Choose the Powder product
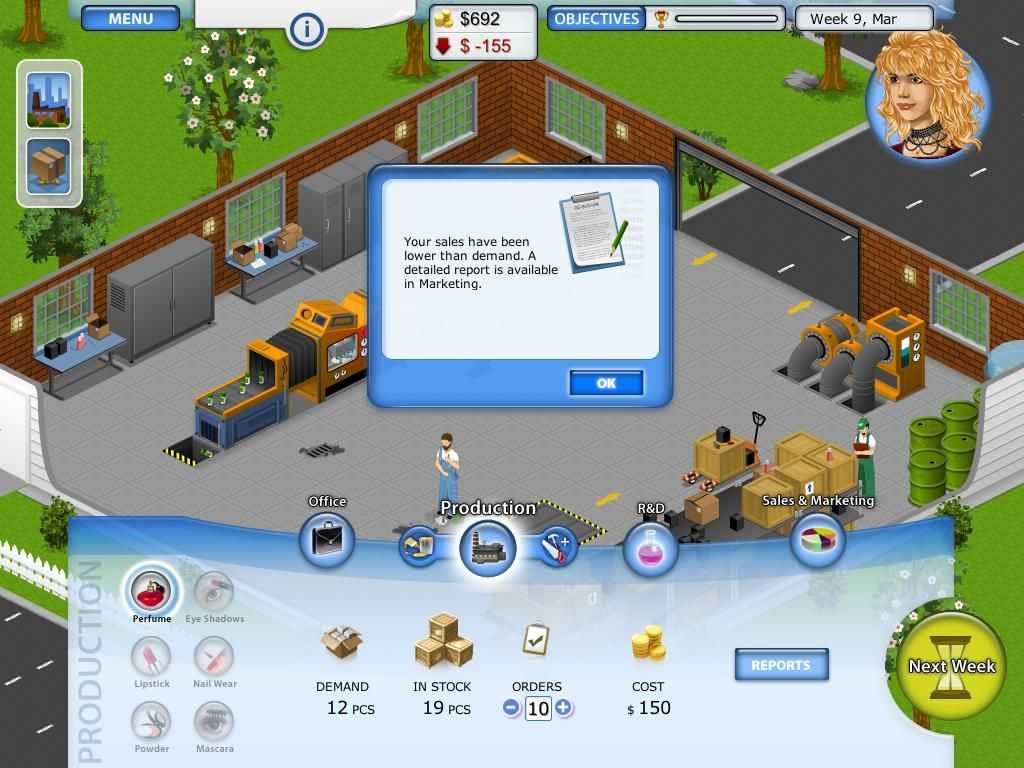 [152, 722]
